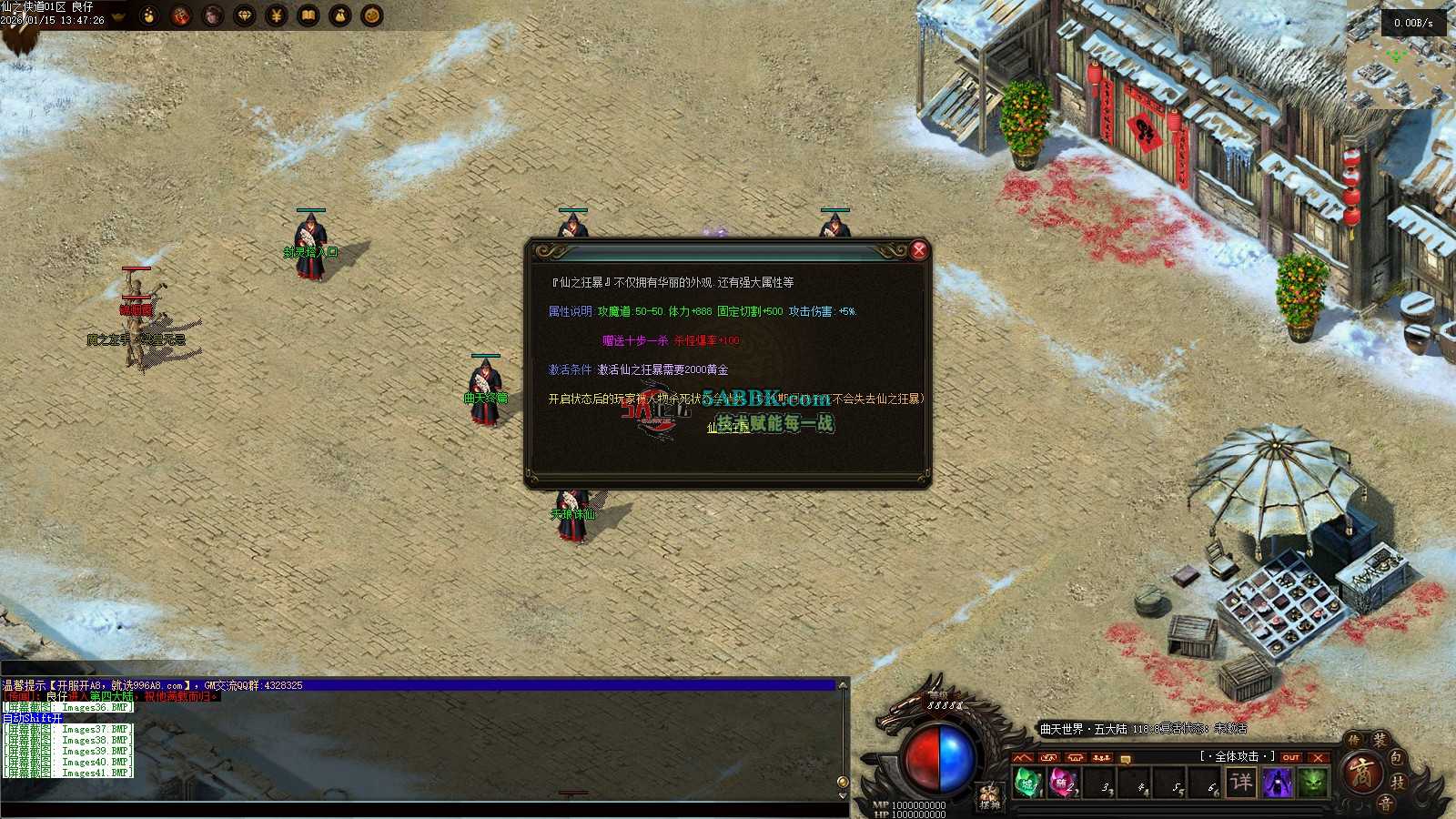Use the green gem in hotbar slot 1
This screenshot has width=1456, height=819.
[x=1028, y=783]
